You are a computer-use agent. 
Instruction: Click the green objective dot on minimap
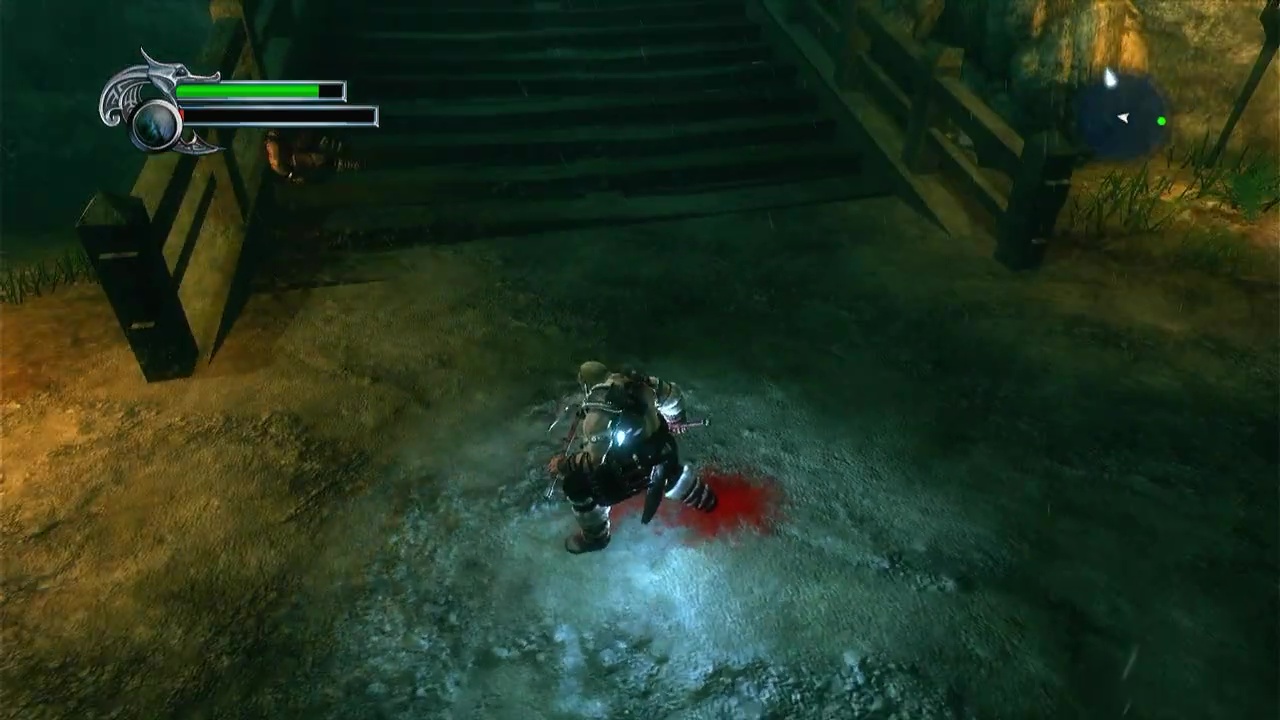[x=1161, y=122]
